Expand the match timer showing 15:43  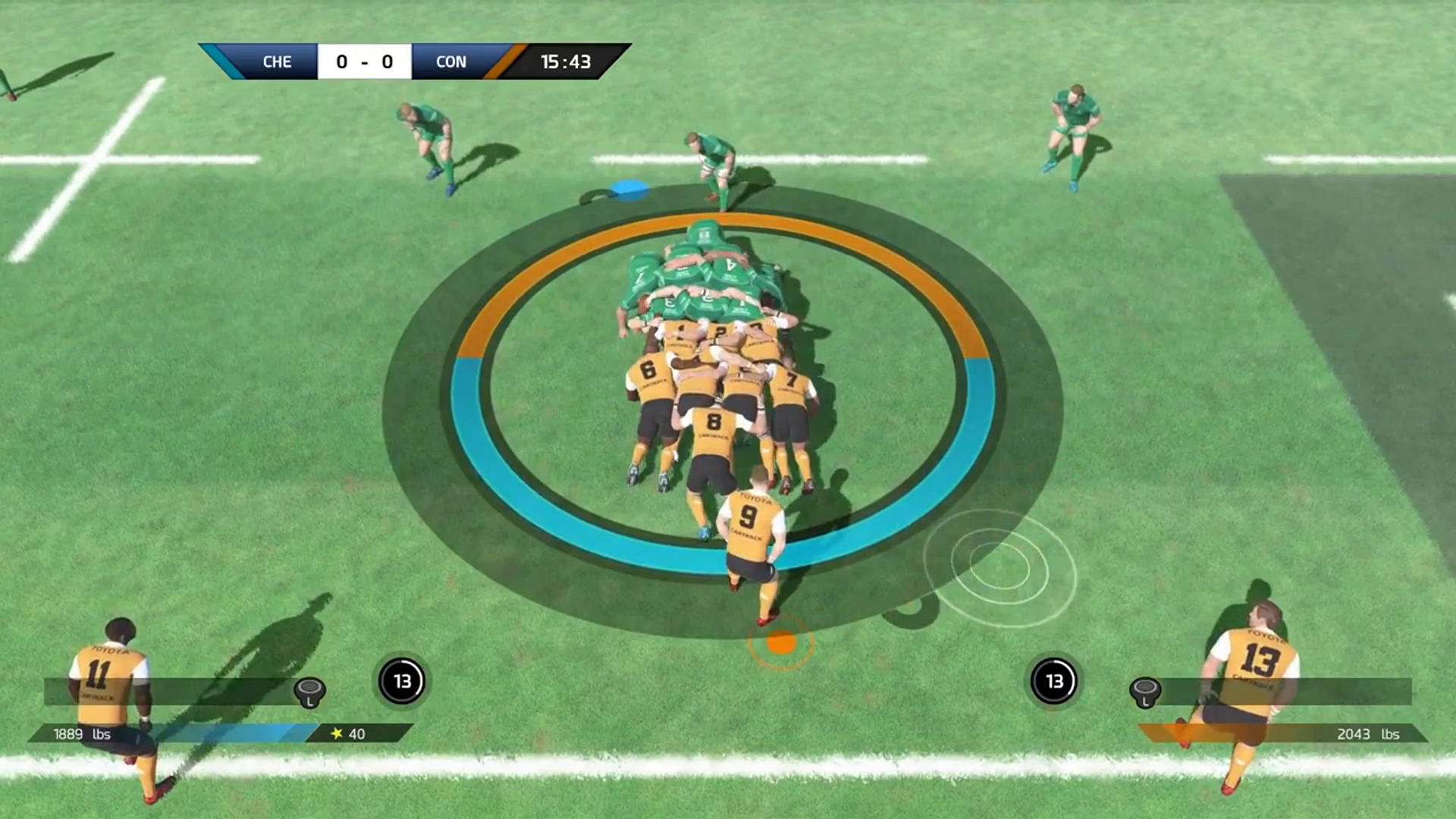pyautogui.click(x=565, y=61)
